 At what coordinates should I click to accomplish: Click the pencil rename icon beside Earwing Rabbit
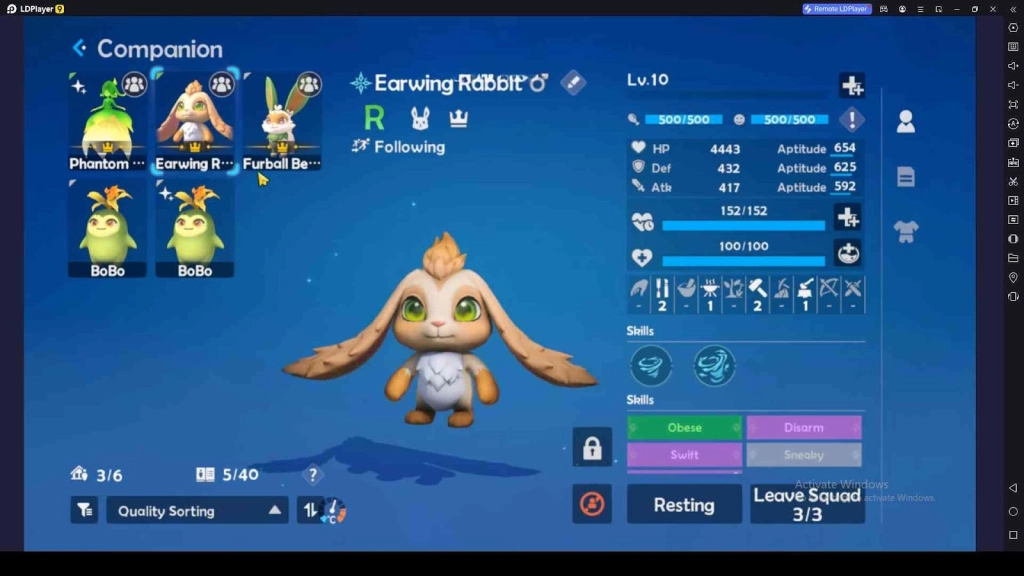pyautogui.click(x=573, y=82)
